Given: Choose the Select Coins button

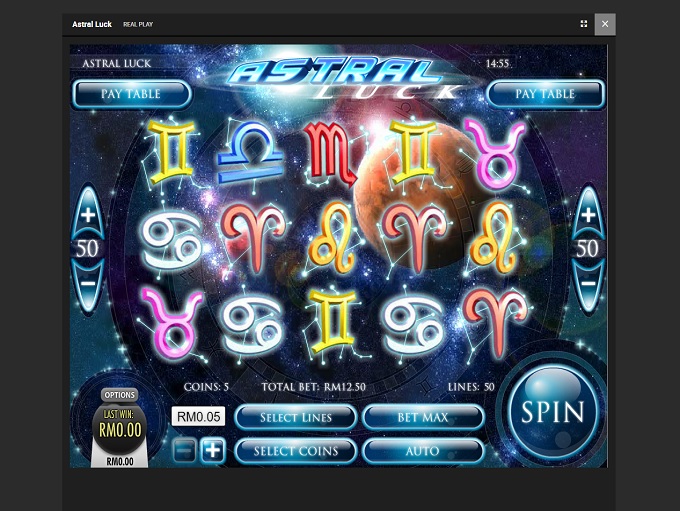Looking at the screenshot, I should [x=296, y=451].
